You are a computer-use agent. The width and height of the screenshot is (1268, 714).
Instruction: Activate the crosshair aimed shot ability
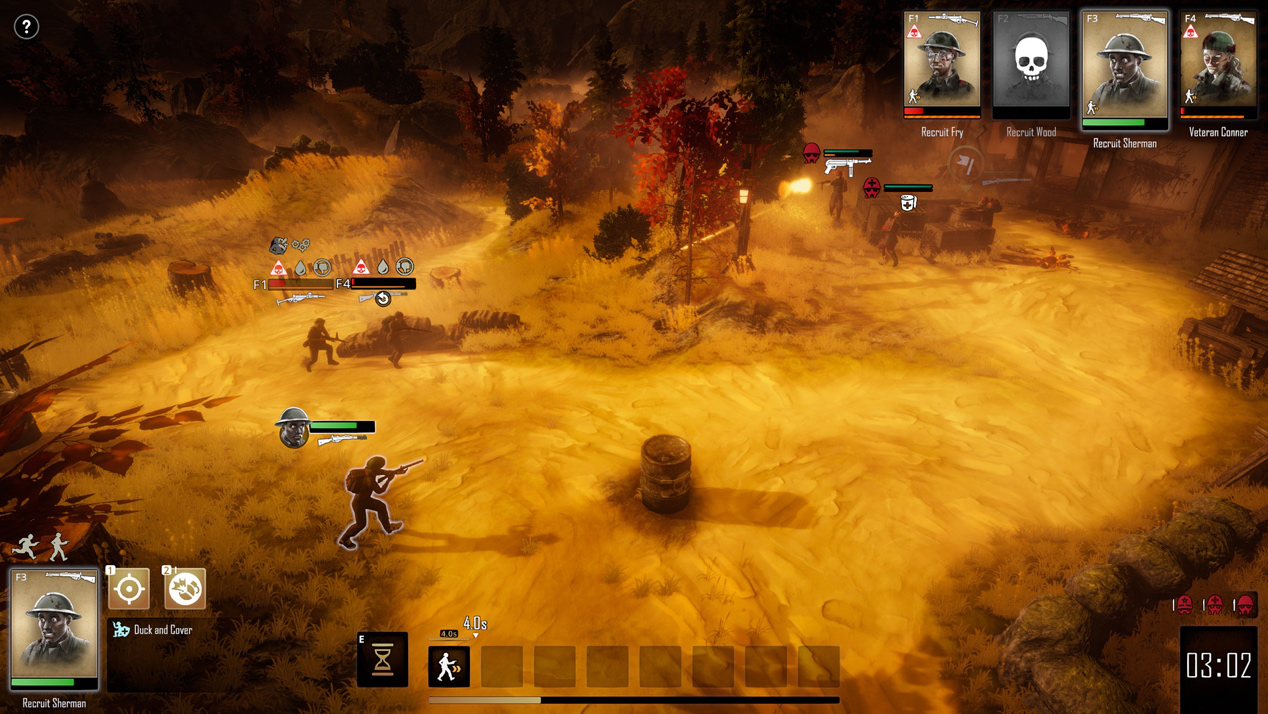[129, 589]
